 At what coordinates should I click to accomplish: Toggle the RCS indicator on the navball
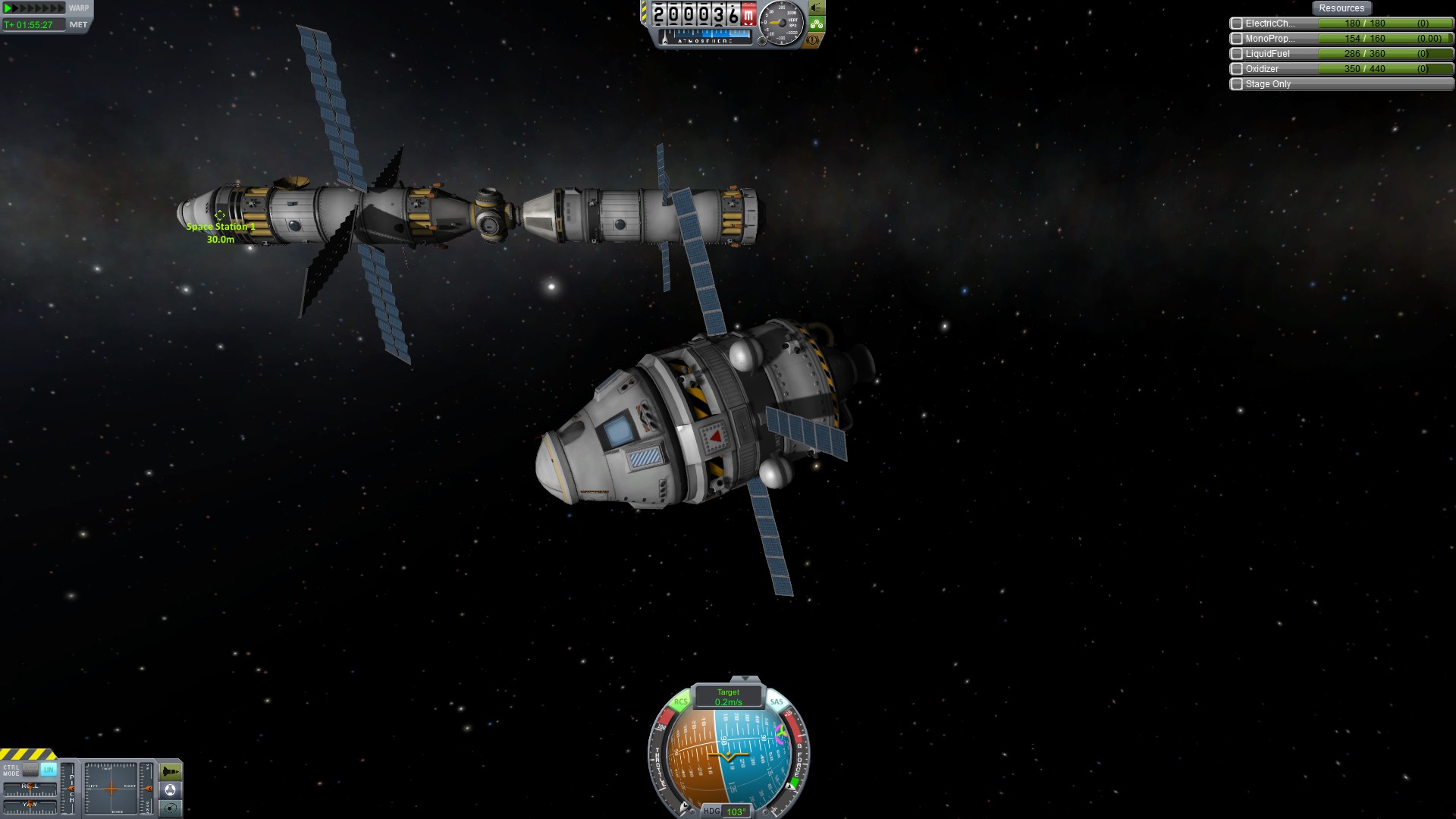[680, 702]
